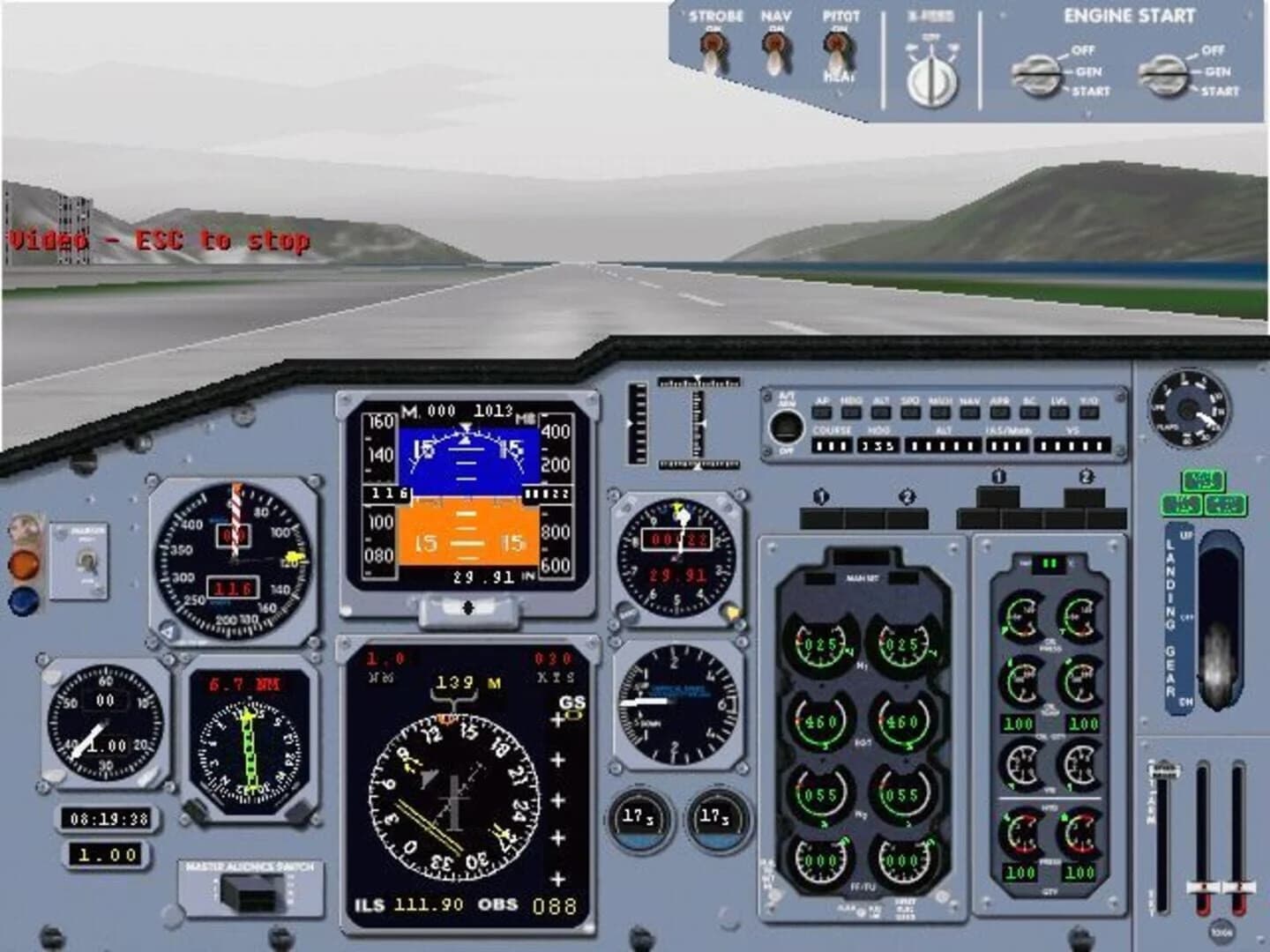This screenshot has height=952, width=1270.
Task: Turn the A/T ARM autothrottle knob
Action: [x=785, y=428]
